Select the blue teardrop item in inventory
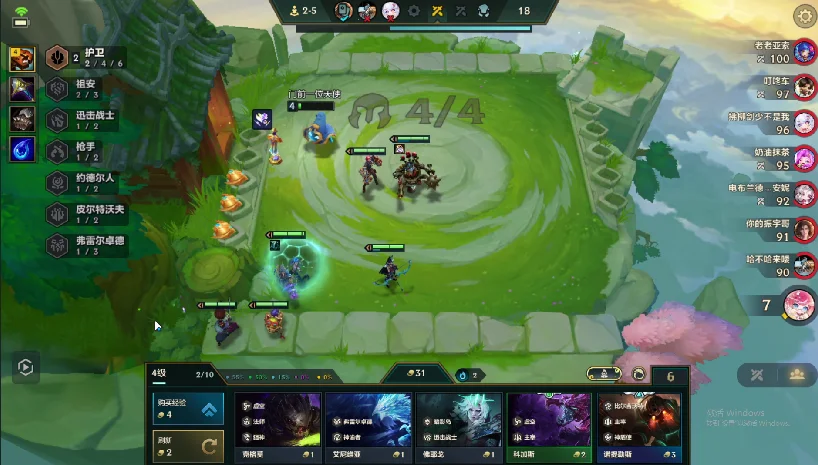Image resolution: width=818 pixels, height=465 pixels. tap(23, 150)
